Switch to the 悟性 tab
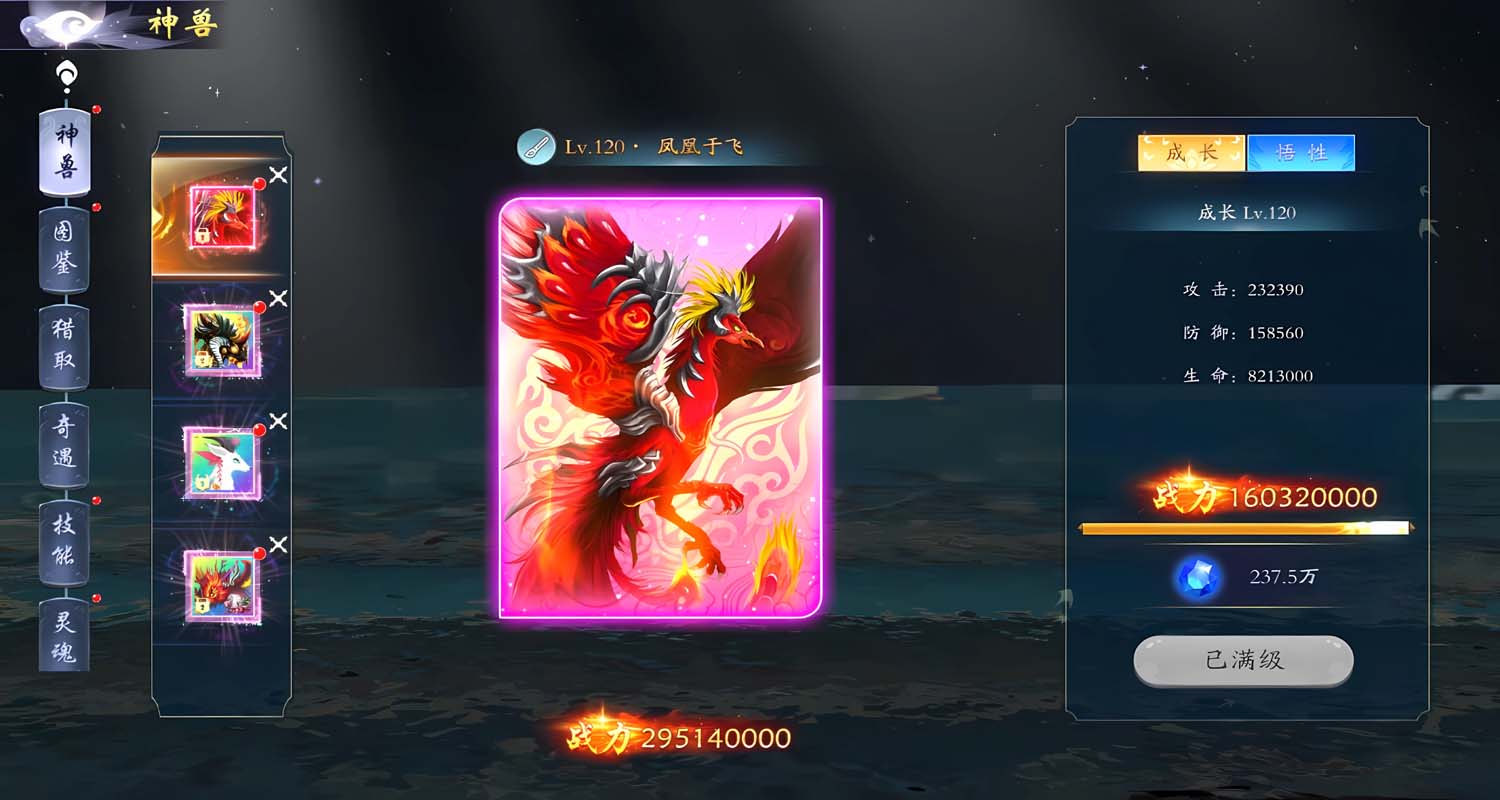This screenshot has width=1500, height=800. [1301, 153]
